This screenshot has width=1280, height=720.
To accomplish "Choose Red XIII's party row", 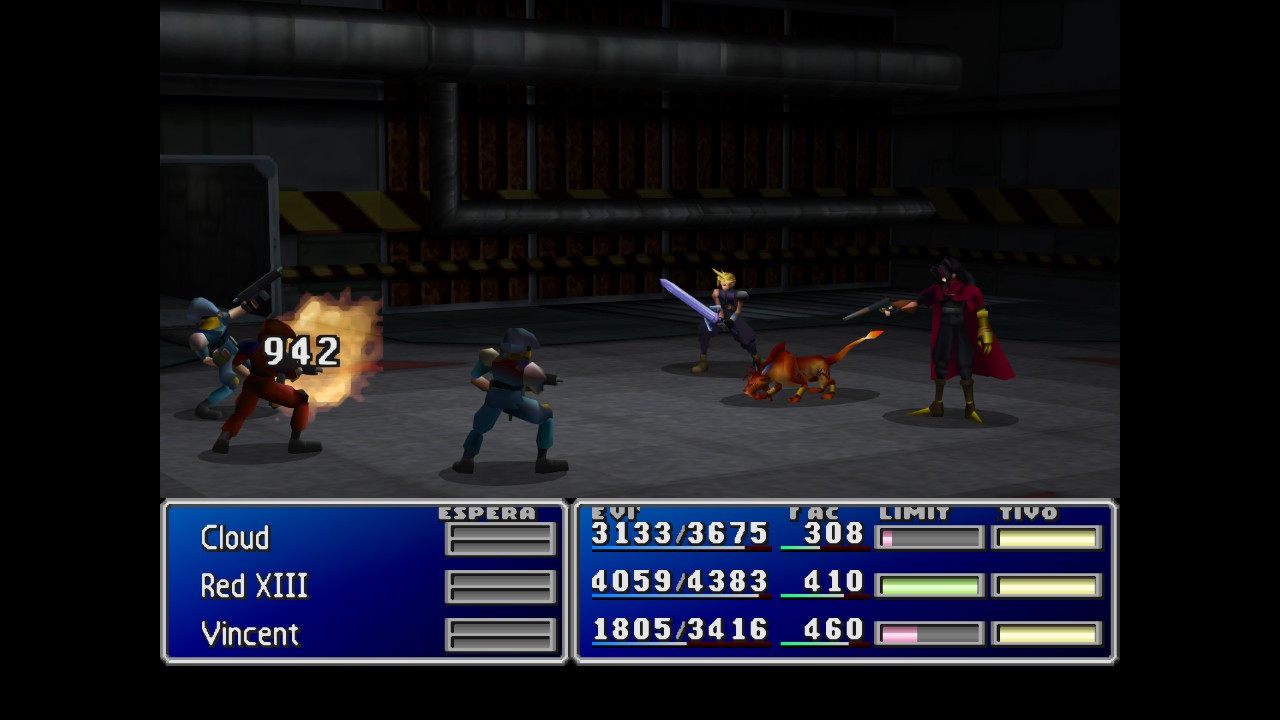I will 254,586.
